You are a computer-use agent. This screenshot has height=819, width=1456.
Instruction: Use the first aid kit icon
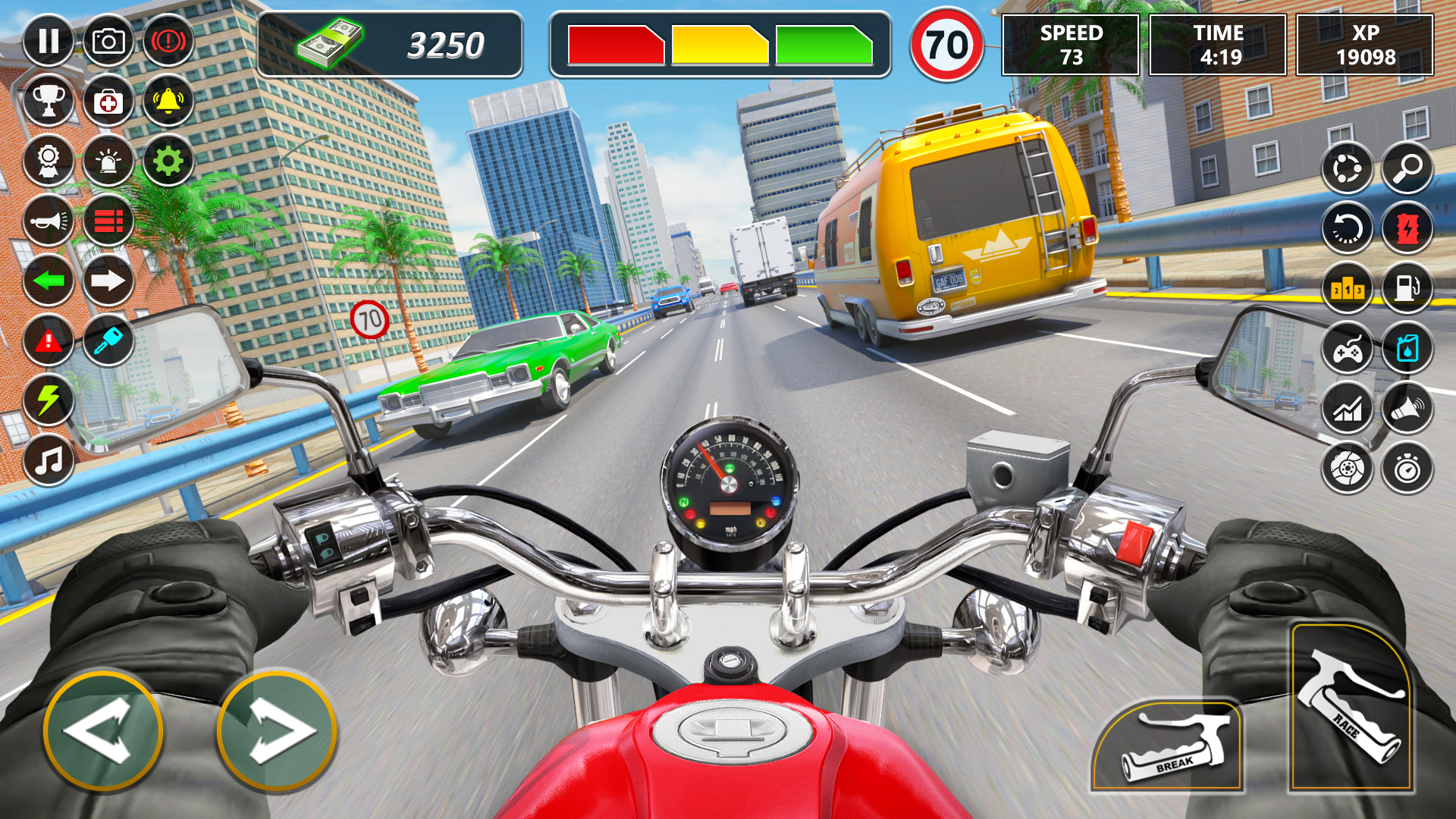(x=108, y=101)
